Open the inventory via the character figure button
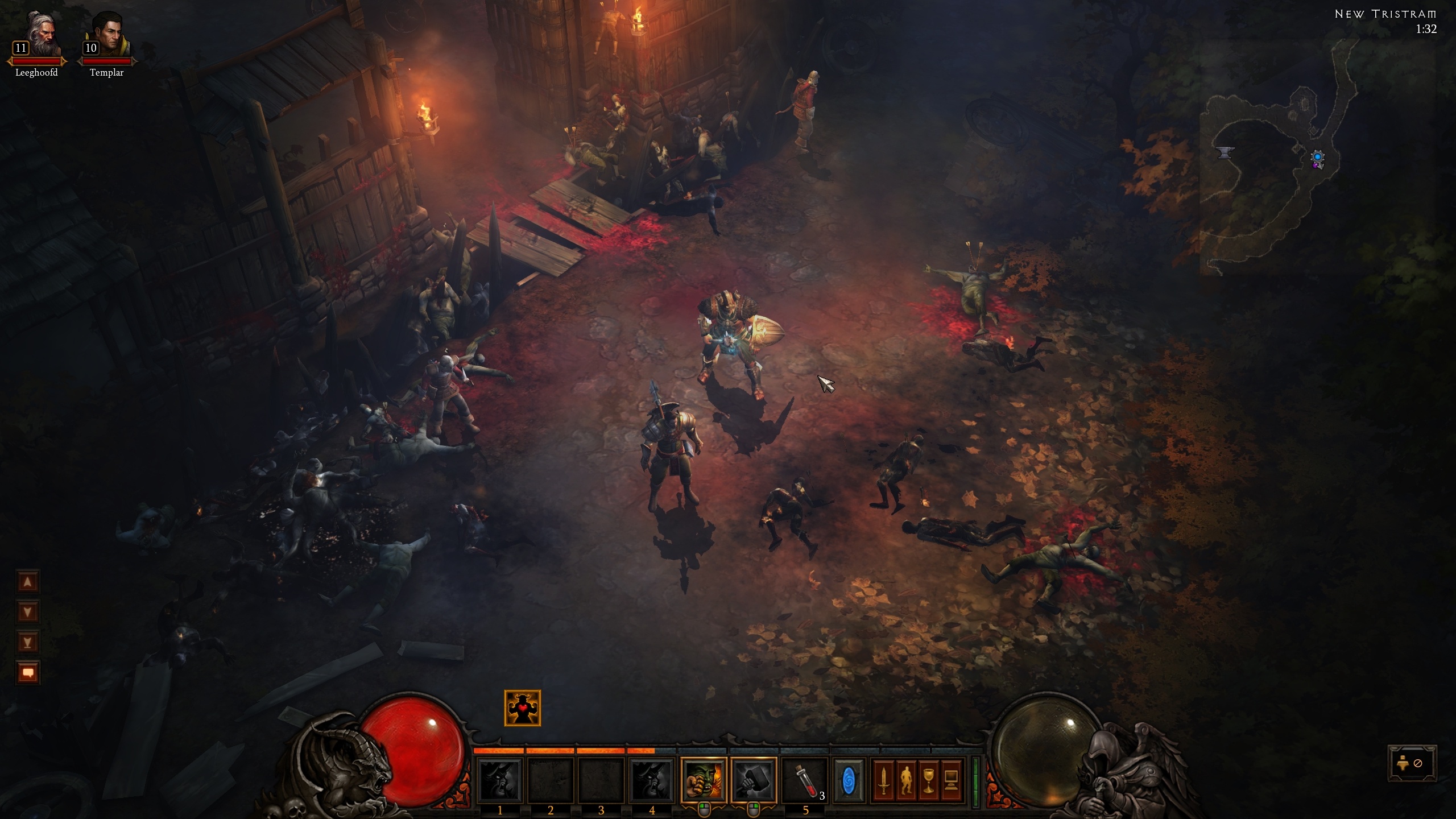This screenshot has width=1456, height=819. (x=906, y=780)
